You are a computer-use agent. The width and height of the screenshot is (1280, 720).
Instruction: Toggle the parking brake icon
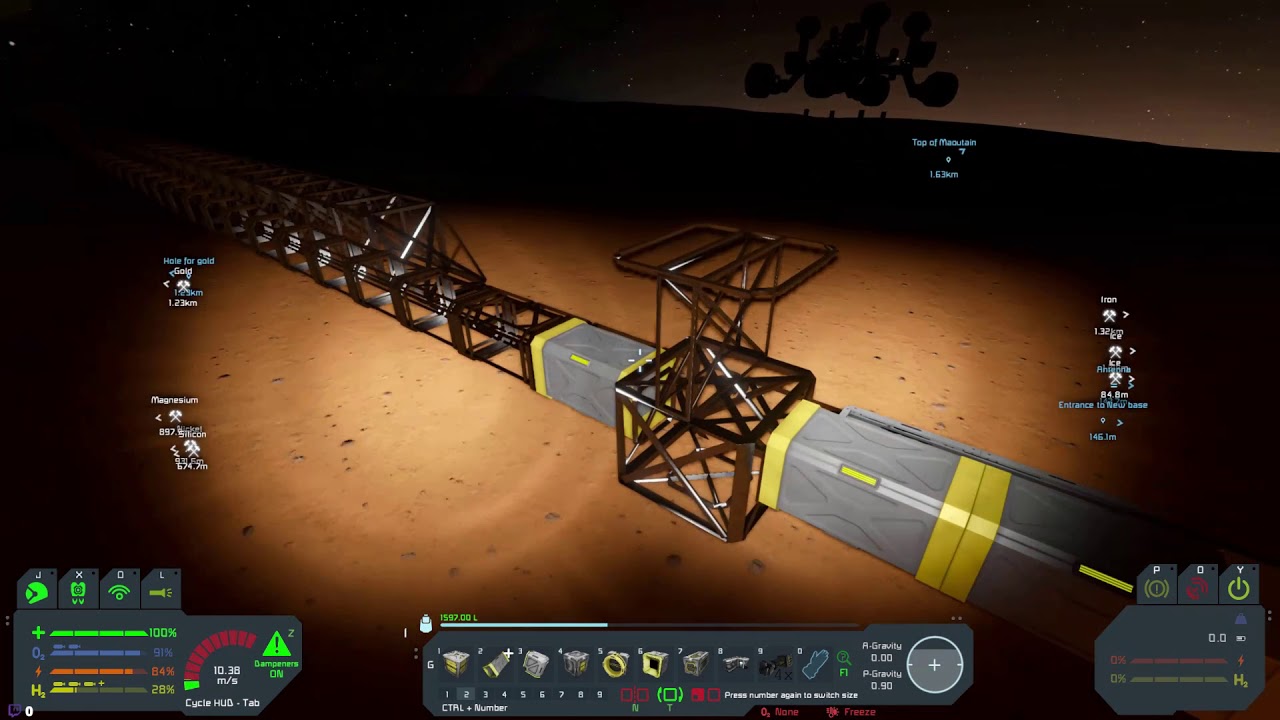tap(1157, 589)
